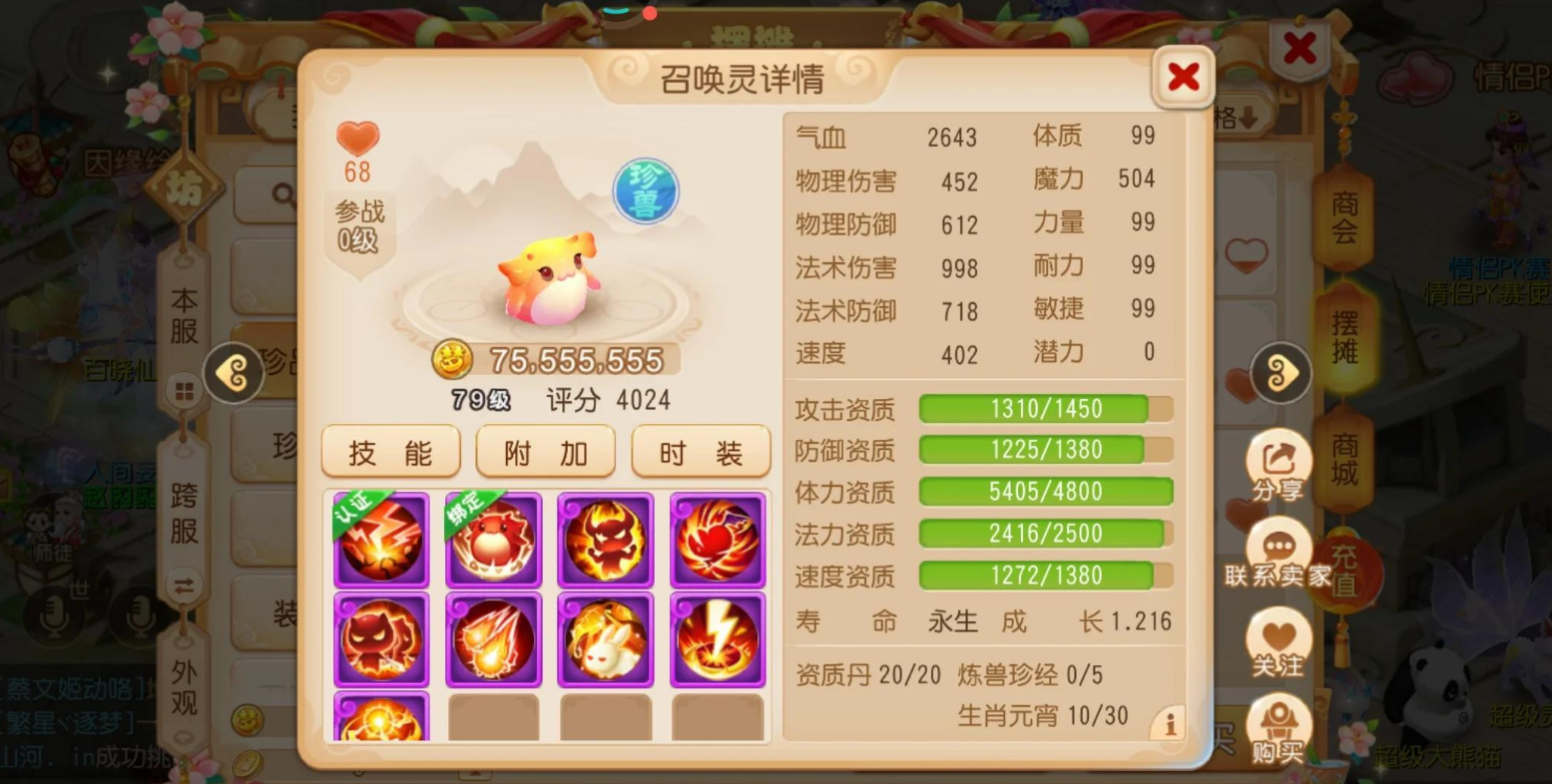Select the 跨服 cross-server tab

184,514
